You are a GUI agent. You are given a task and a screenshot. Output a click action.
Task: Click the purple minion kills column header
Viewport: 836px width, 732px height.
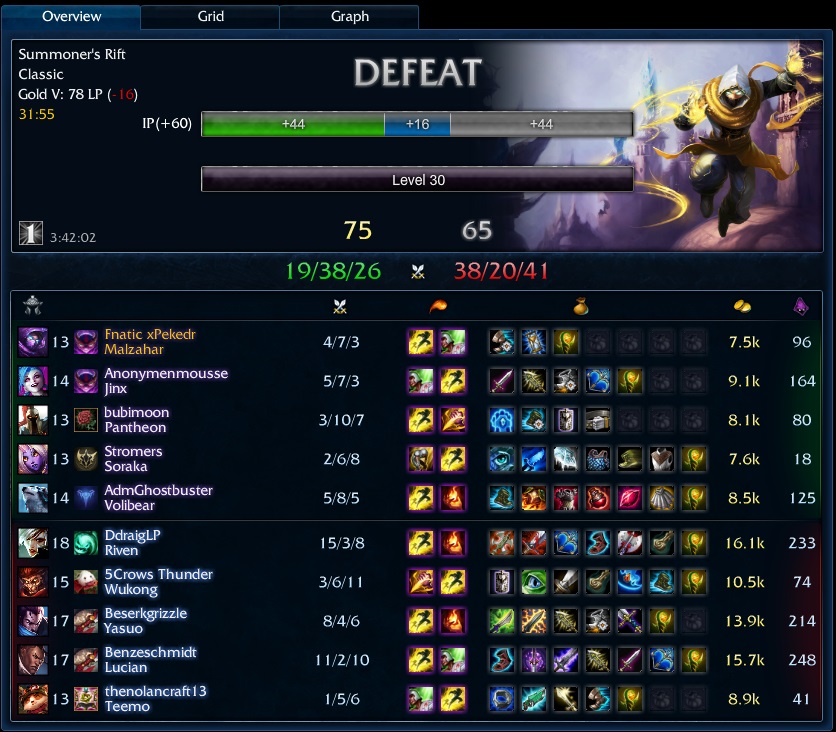click(x=801, y=307)
